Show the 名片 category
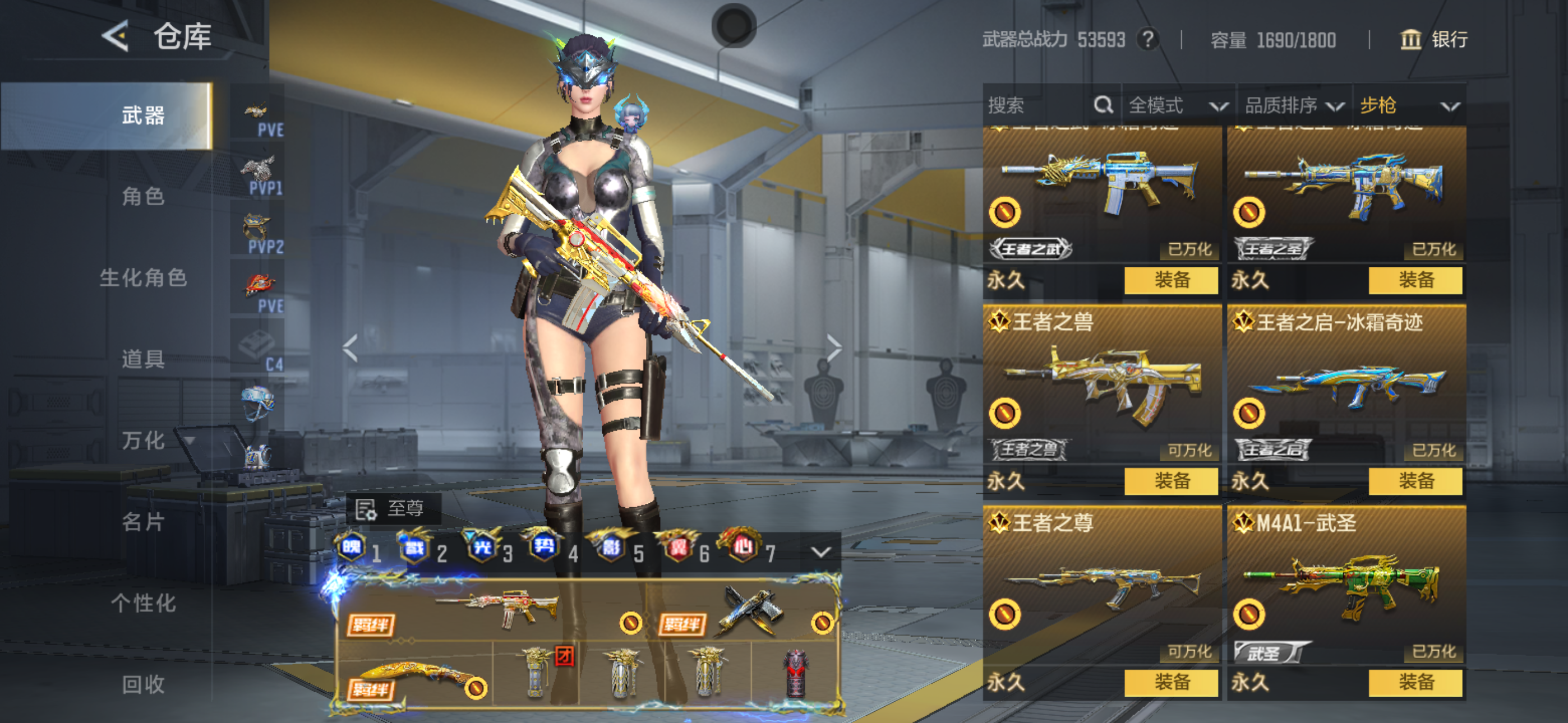The width and height of the screenshot is (1568, 723). pyautogui.click(x=143, y=522)
